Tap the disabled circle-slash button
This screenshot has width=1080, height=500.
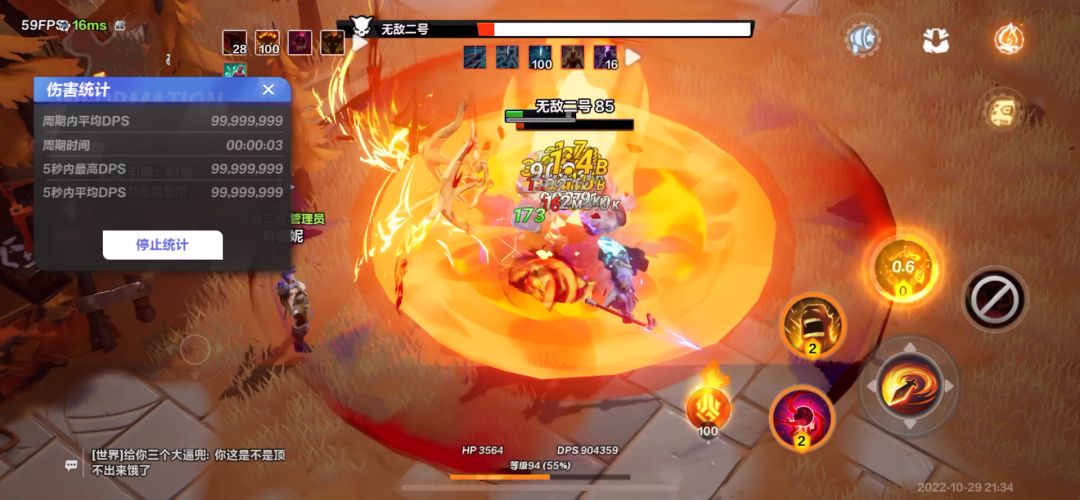tap(995, 298)
